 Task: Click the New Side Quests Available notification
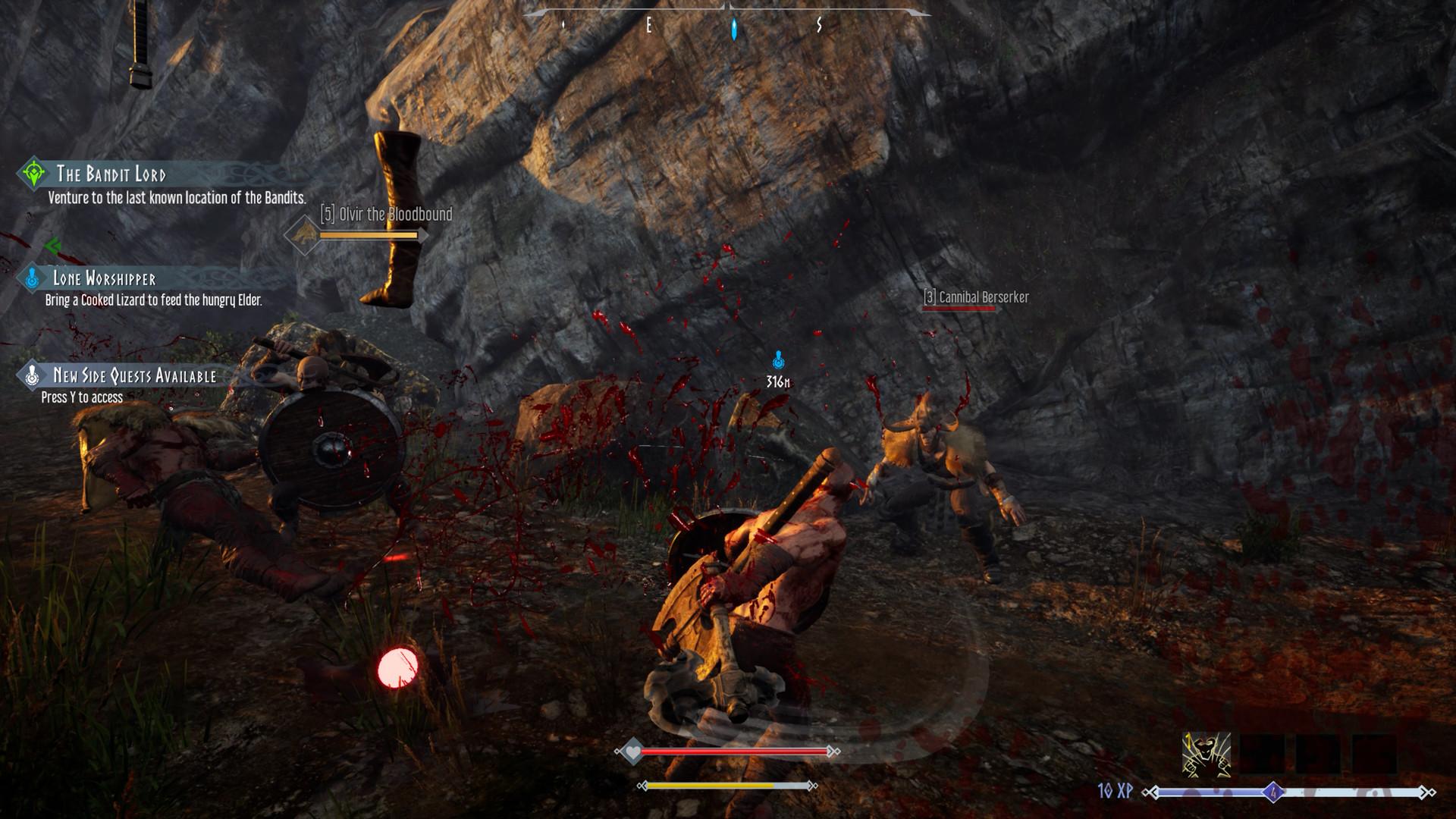134,375
